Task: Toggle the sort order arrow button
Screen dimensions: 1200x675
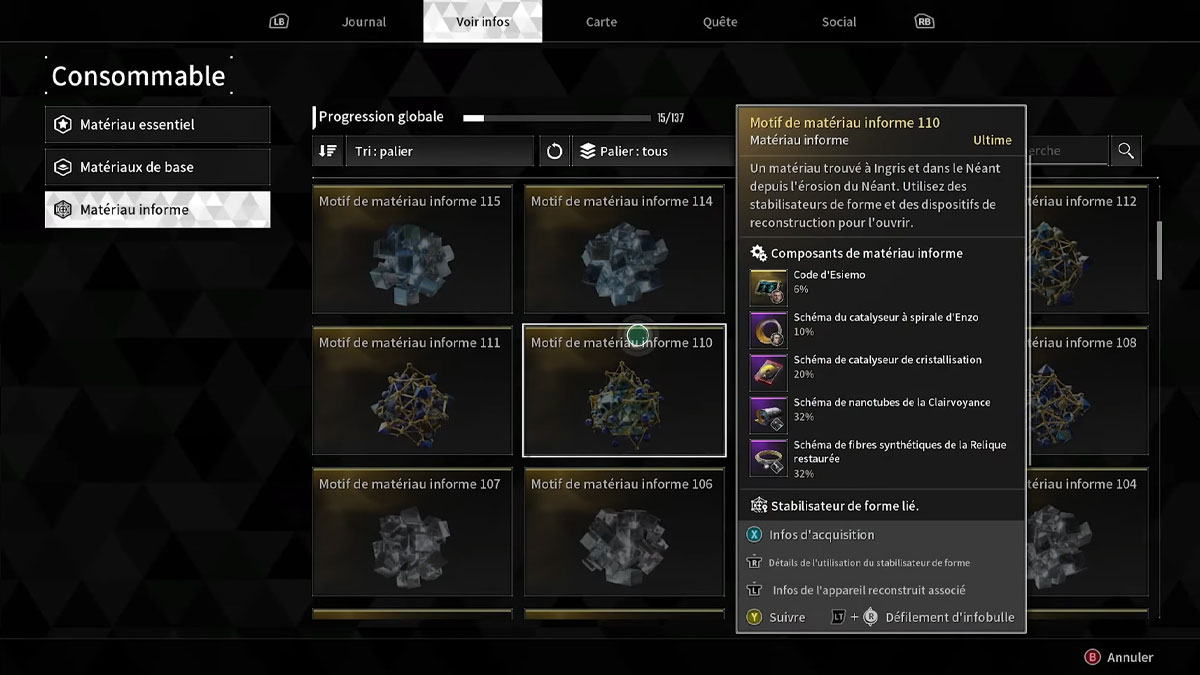Action: [327, 151]
